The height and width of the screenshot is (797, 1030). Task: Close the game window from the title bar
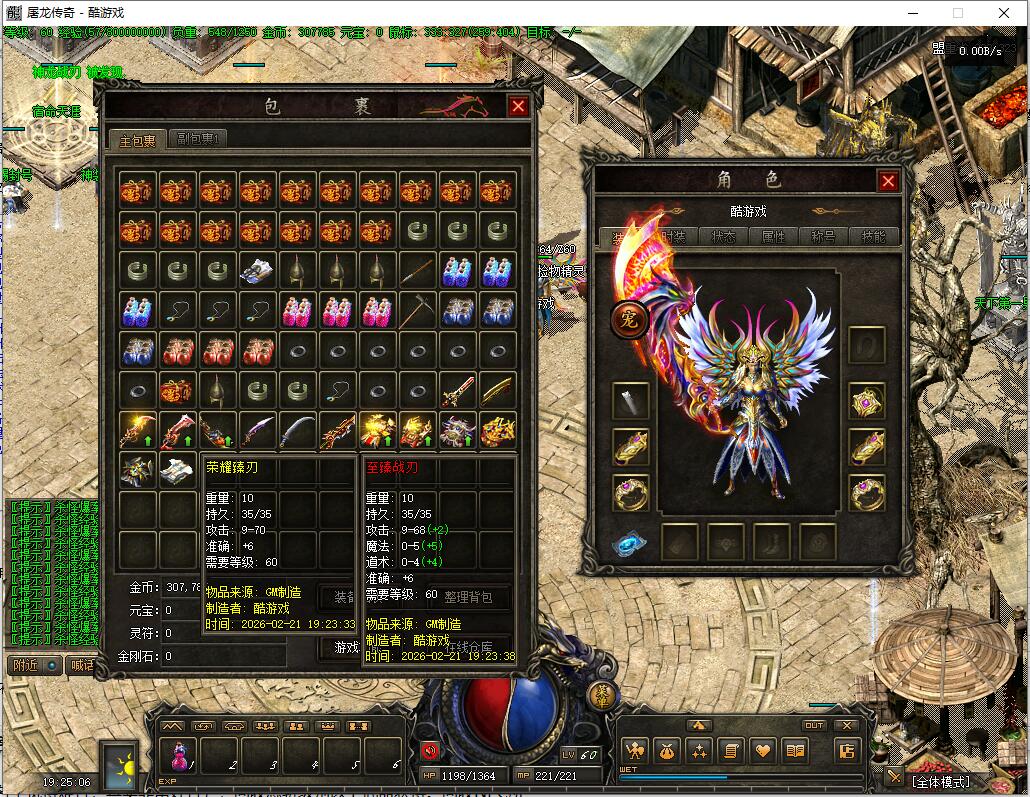[1004, 13]
